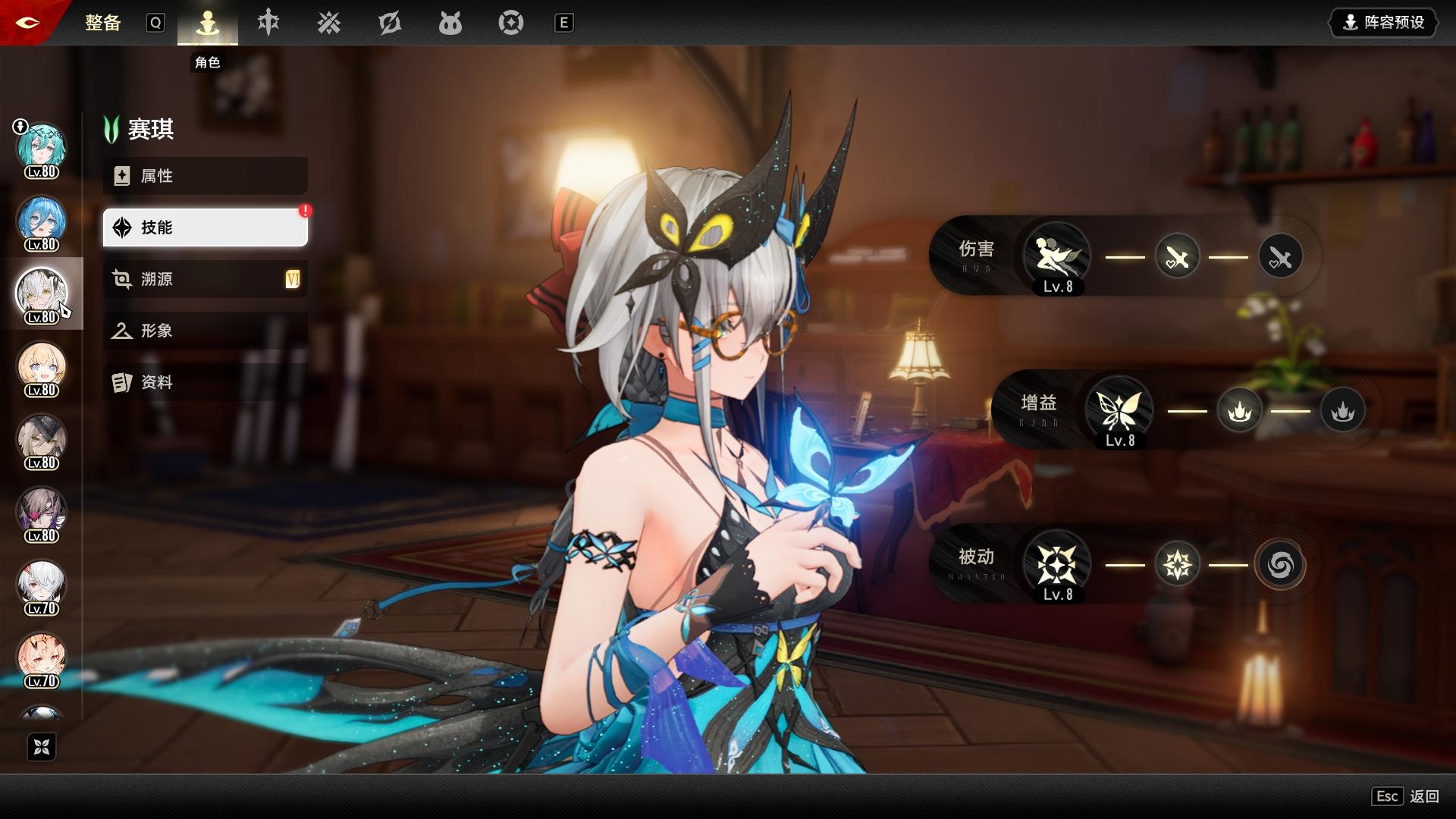Open the 资料 profile menu
This screenshot has width=1456, height=819.
click(x=205, y=382)
